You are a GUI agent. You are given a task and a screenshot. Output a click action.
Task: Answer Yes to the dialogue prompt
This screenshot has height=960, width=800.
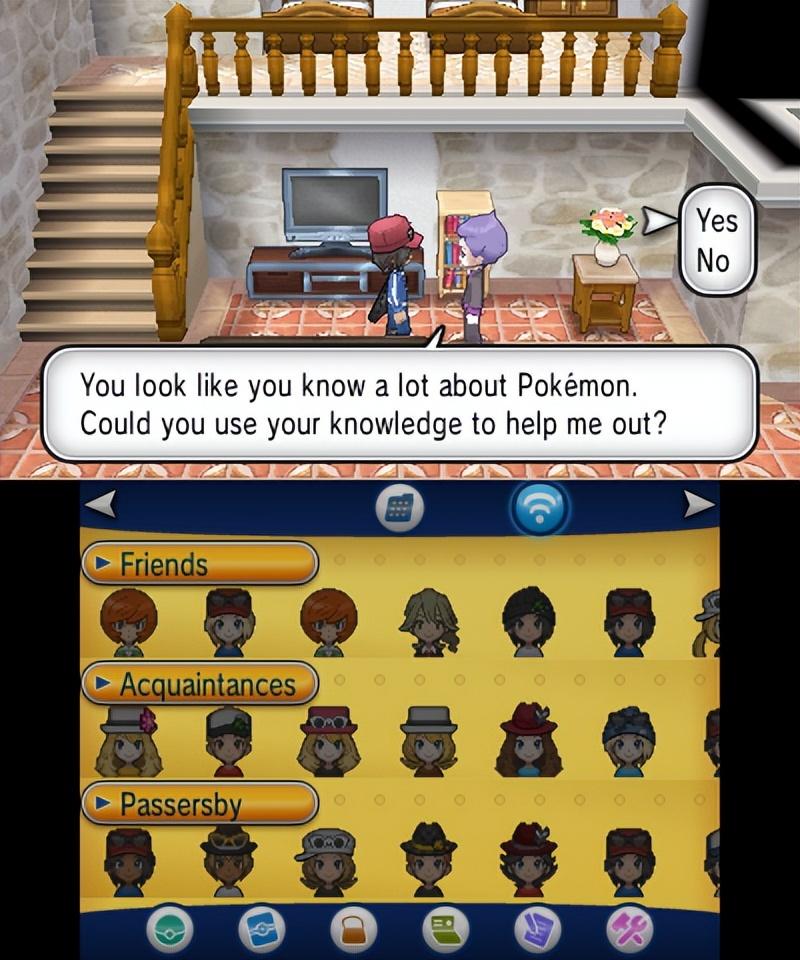716,219
